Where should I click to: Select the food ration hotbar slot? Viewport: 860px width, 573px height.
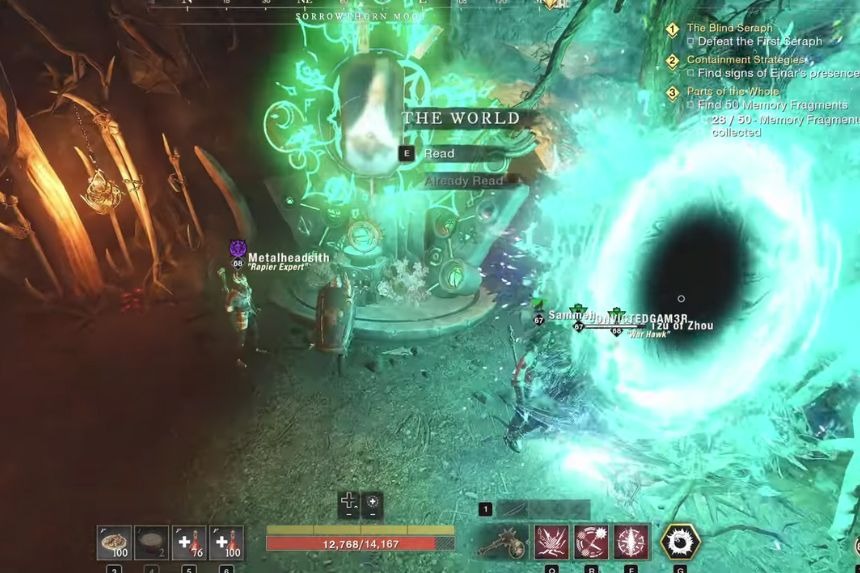(114, 542)
